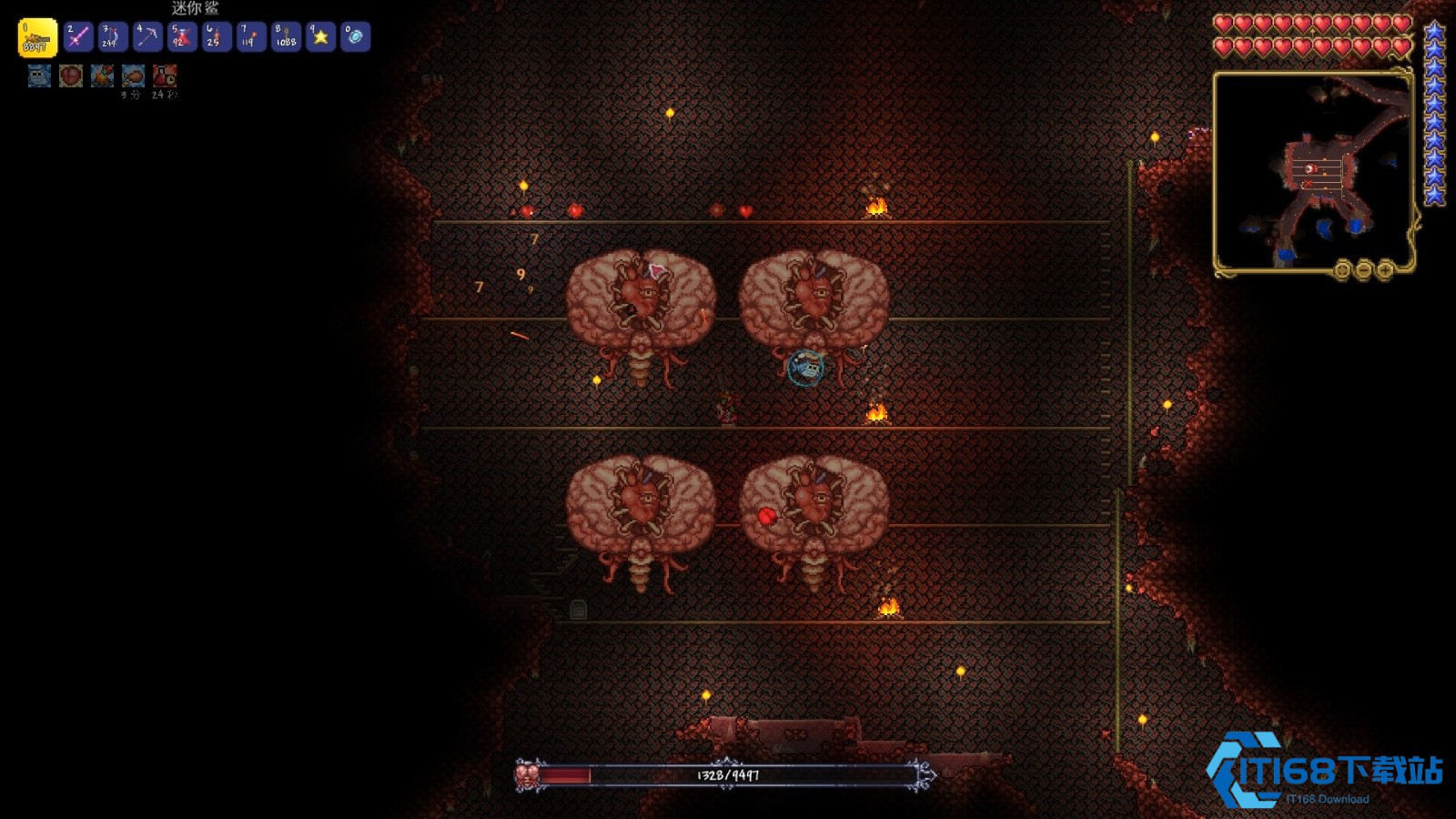This screenshot has width=1456, height=819.
Task: Select the rope stack of 1088
Action: (286, 37)
